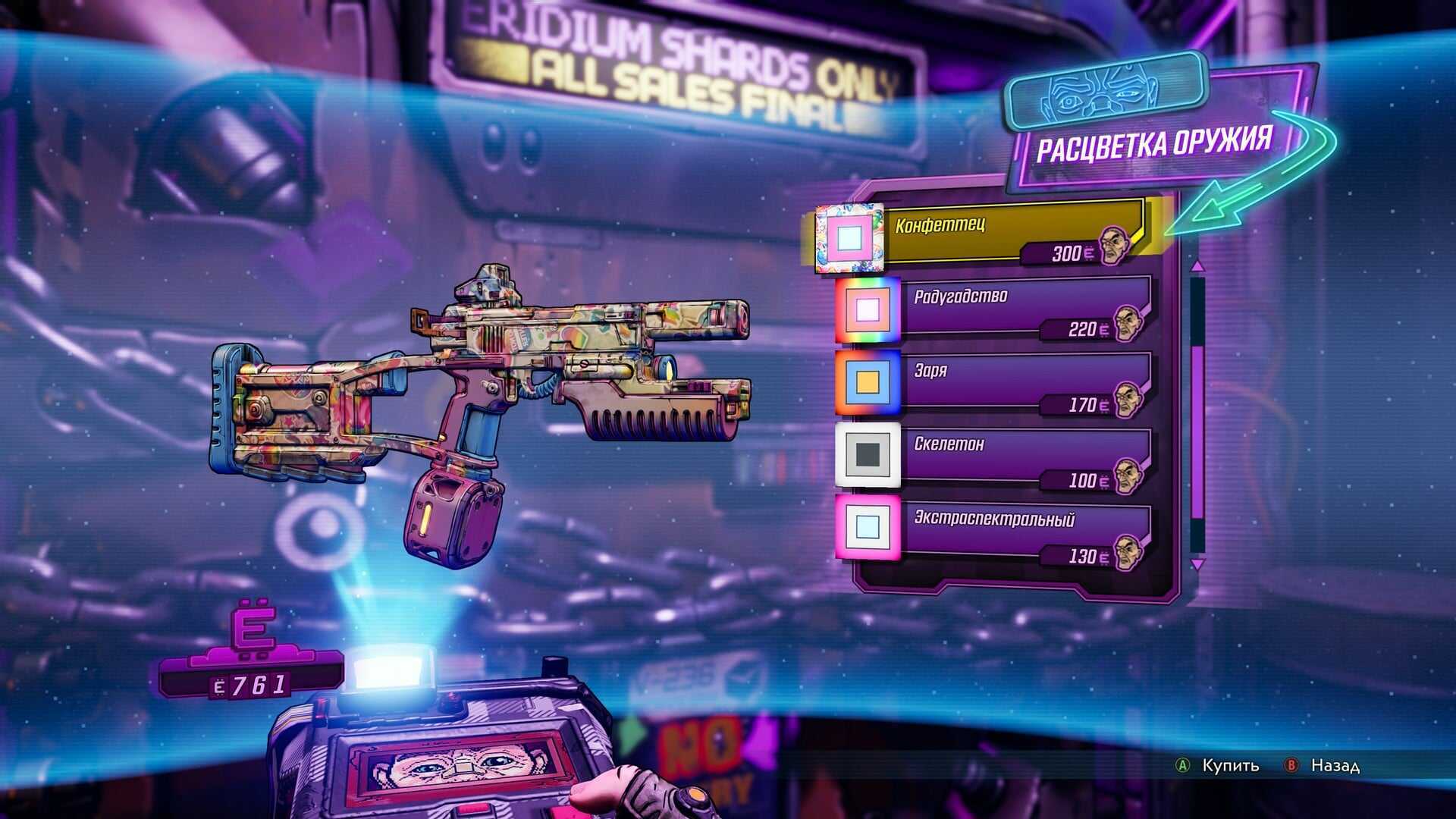The width and height of the screenshot is (1456, 819).
Task: Click the scrollbar's down arrow
Action: (1197, 565)
